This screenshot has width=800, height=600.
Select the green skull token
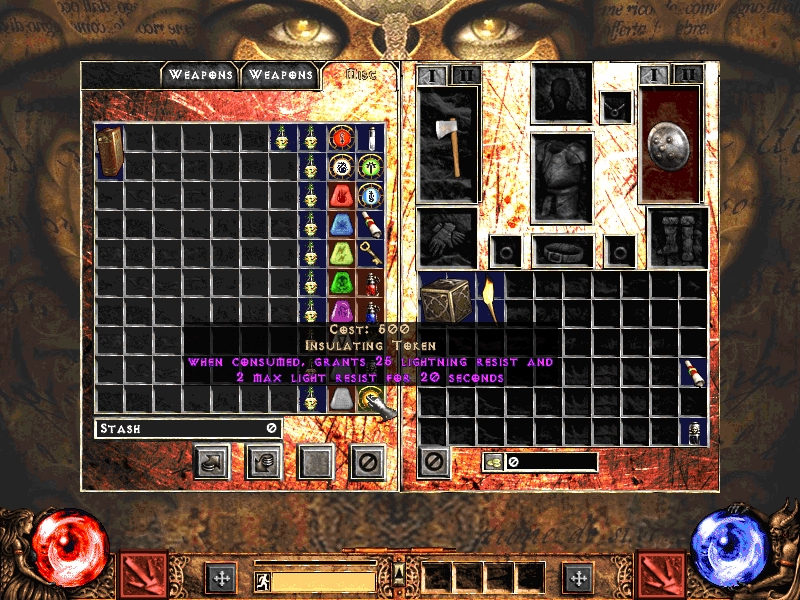[342, 283]
